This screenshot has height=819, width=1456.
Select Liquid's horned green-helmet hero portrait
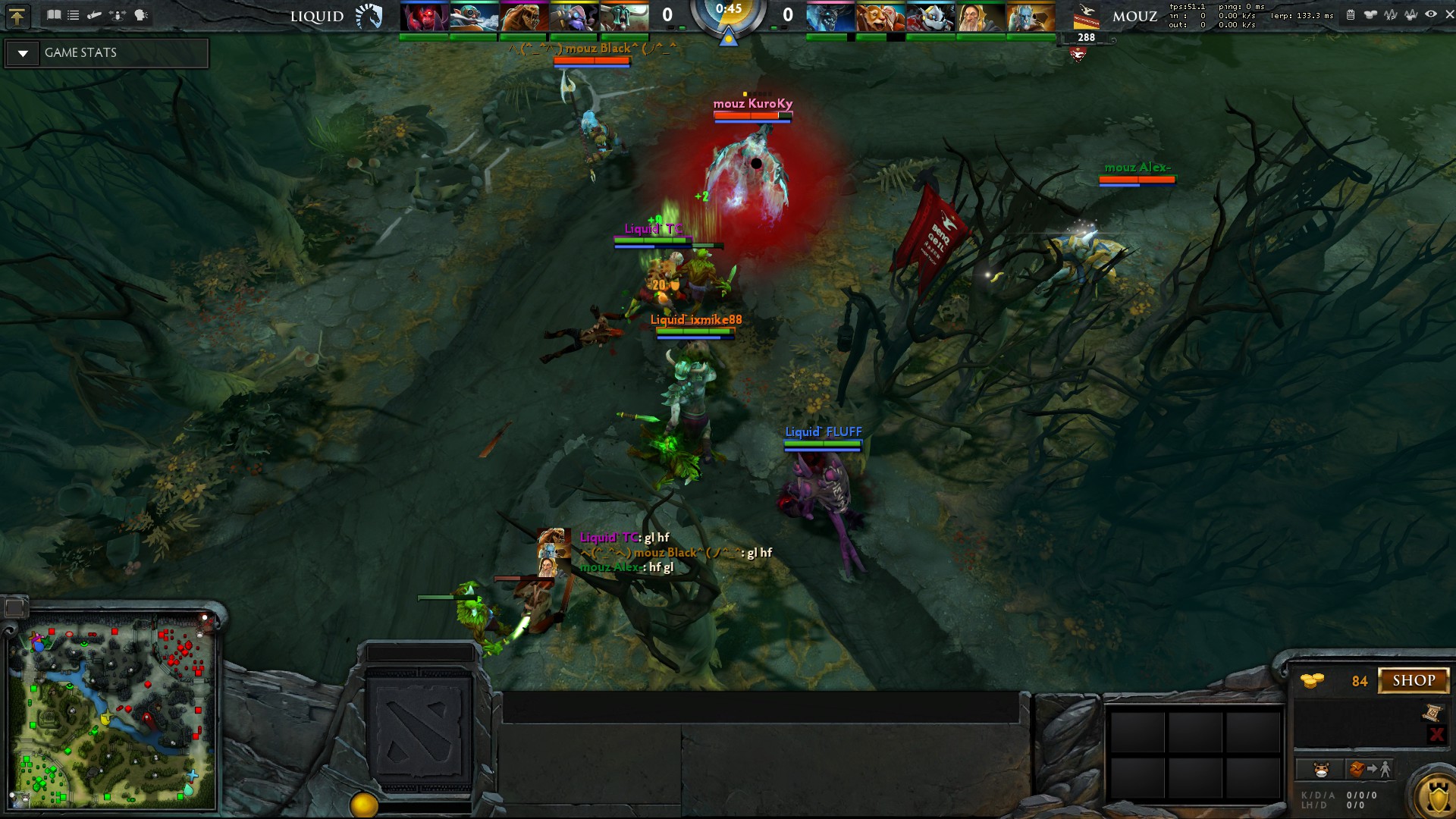point(624,17)
